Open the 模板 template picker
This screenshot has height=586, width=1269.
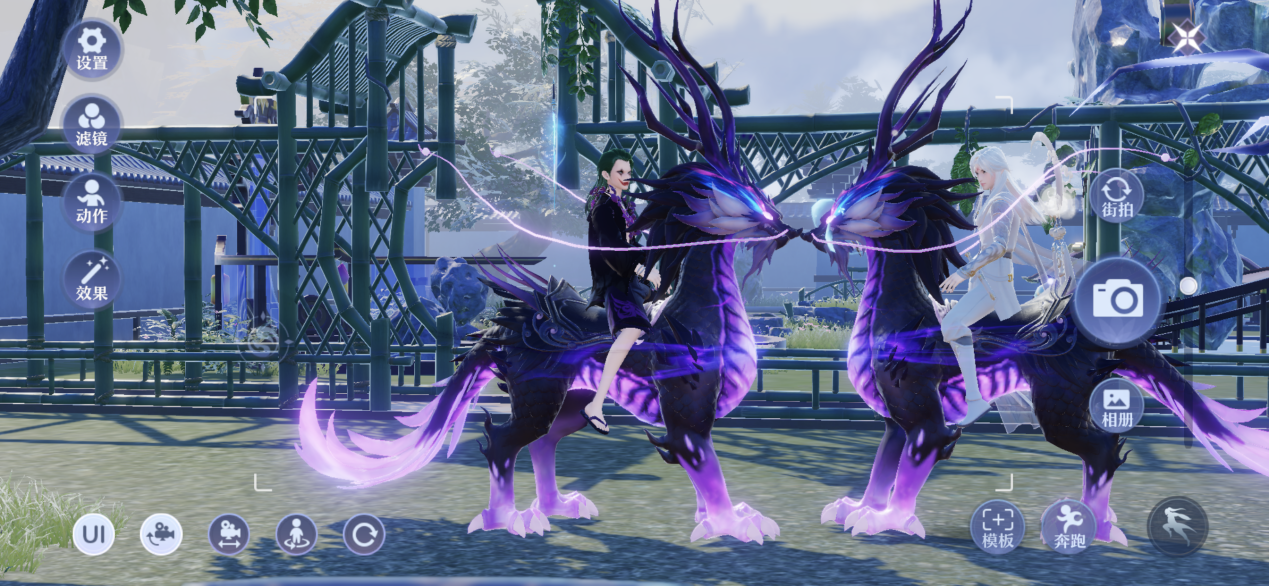(998, 527)
